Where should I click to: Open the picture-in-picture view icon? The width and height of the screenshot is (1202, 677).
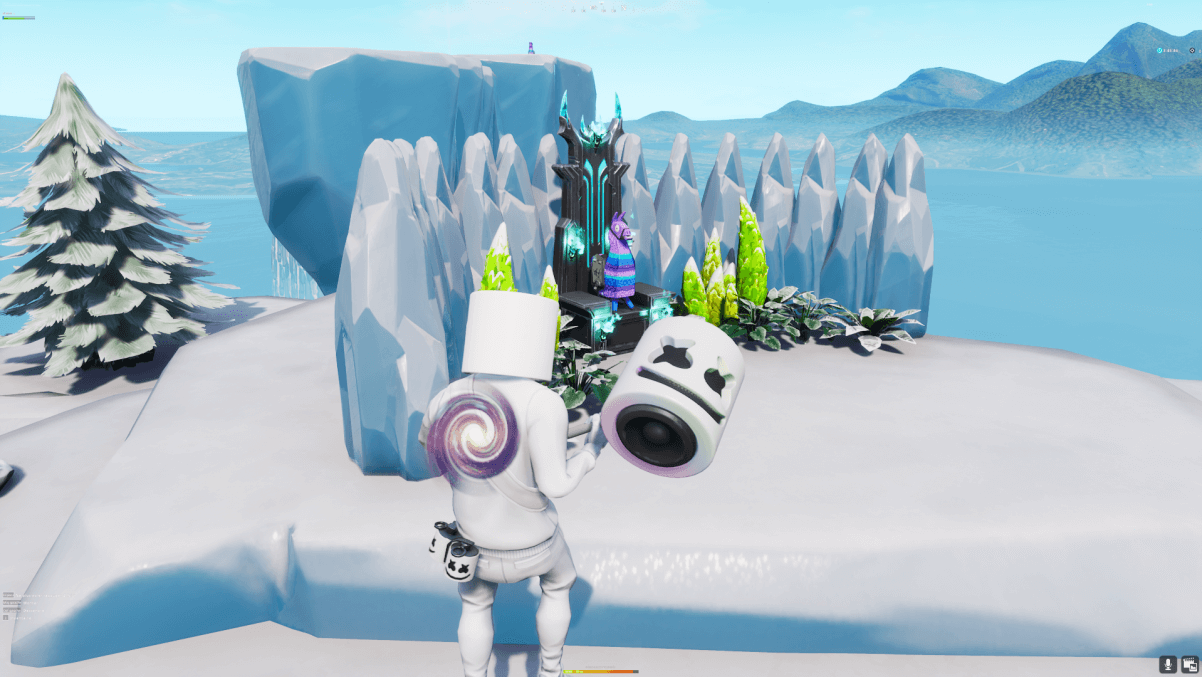pos(1190,664)
